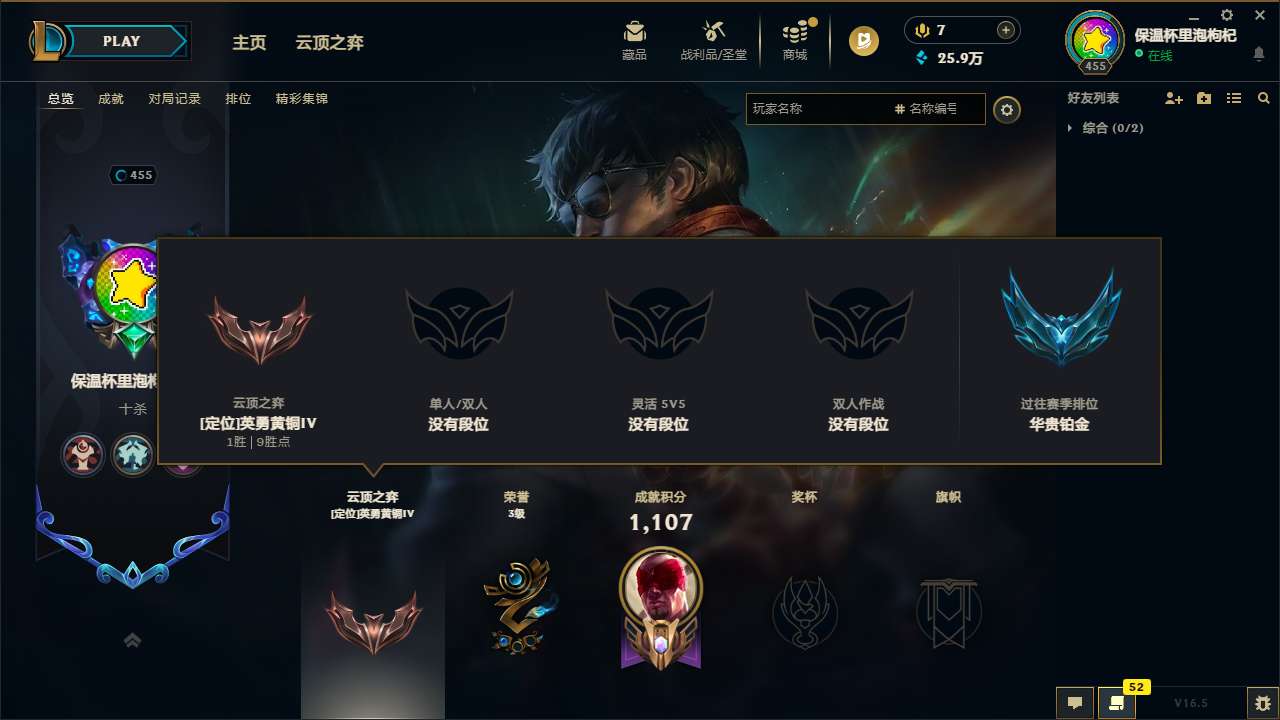Click the add-friend icon in friends panel
1280x720 pixels.
(1172, 98)
